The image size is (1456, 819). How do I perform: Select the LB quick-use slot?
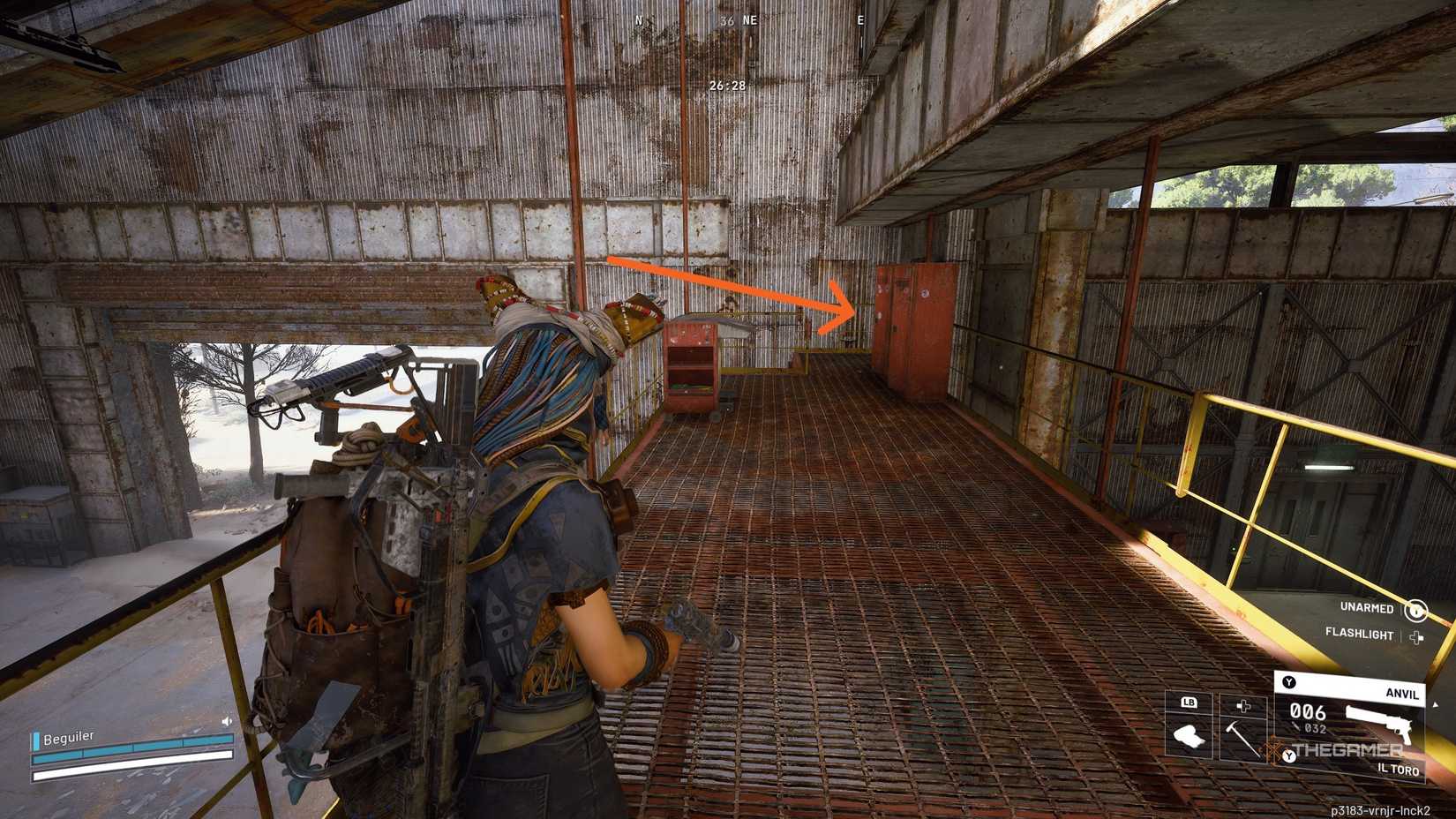point(1189,703)
